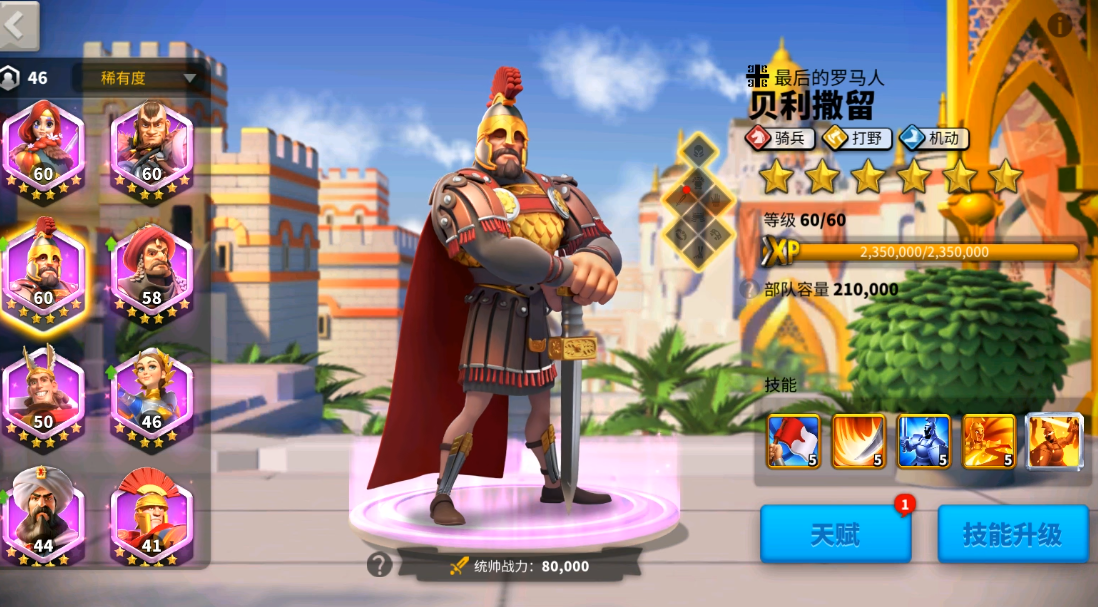Image resolution: width=1098 pixels, height=607 pixels.
Task: View the fifth skill with orange warrior
Action: 1054,441
